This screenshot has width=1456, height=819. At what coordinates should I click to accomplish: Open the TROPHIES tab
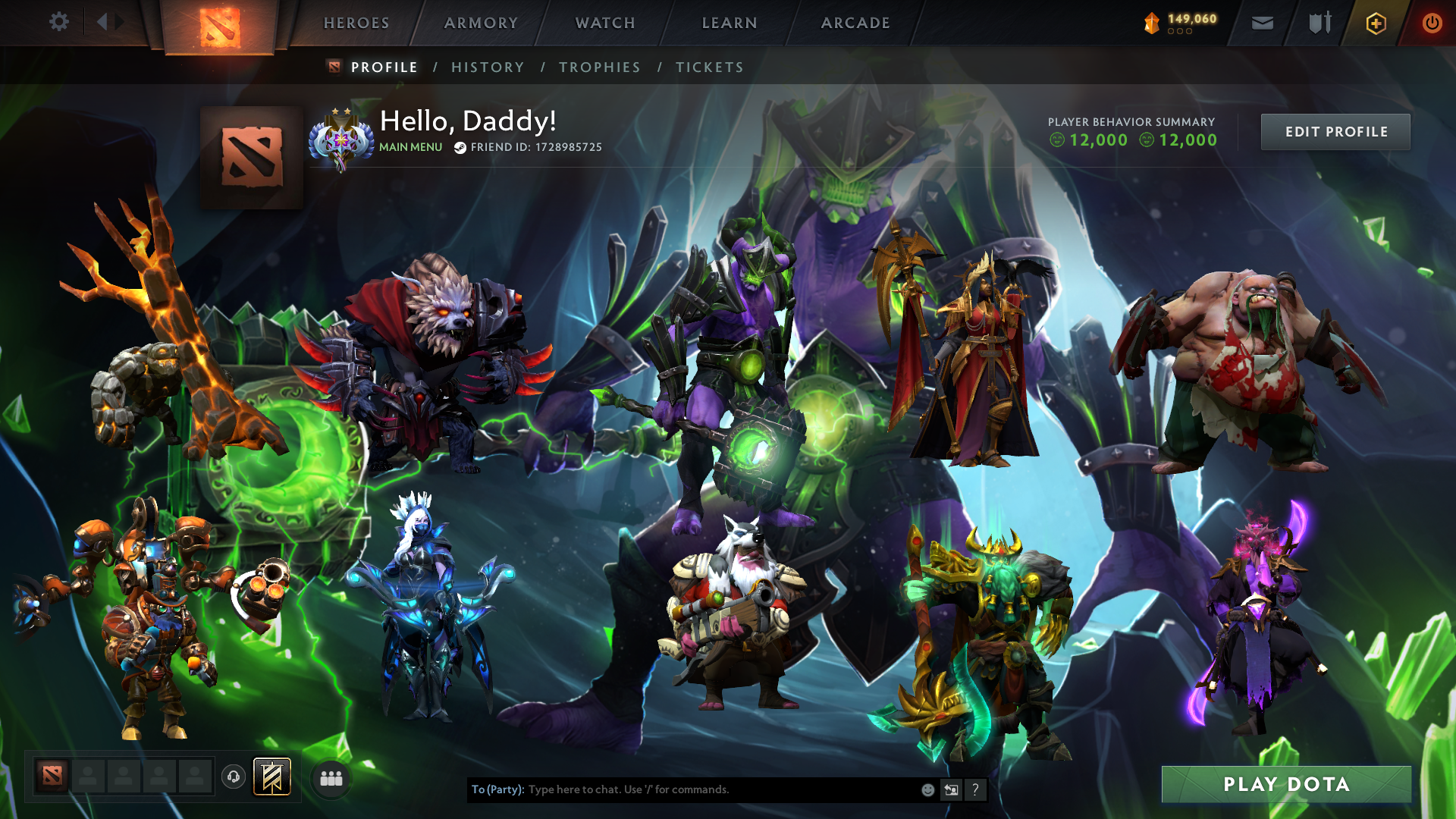pos(600,67)
